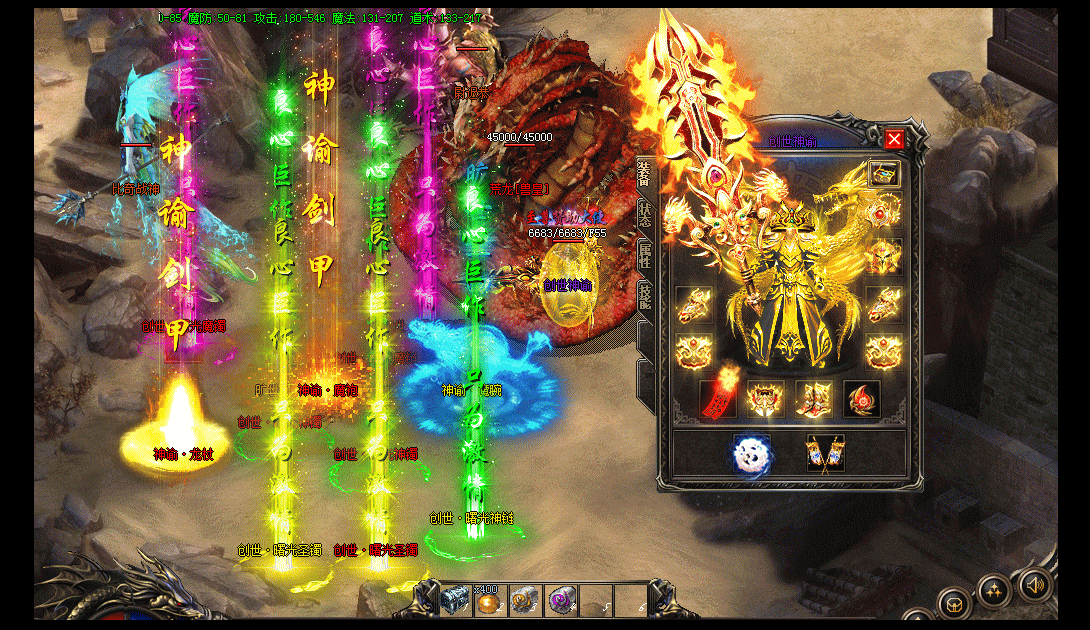Open the bag box round button
1090x630 pixels.
pyautogui.click(x=954, y=603)
